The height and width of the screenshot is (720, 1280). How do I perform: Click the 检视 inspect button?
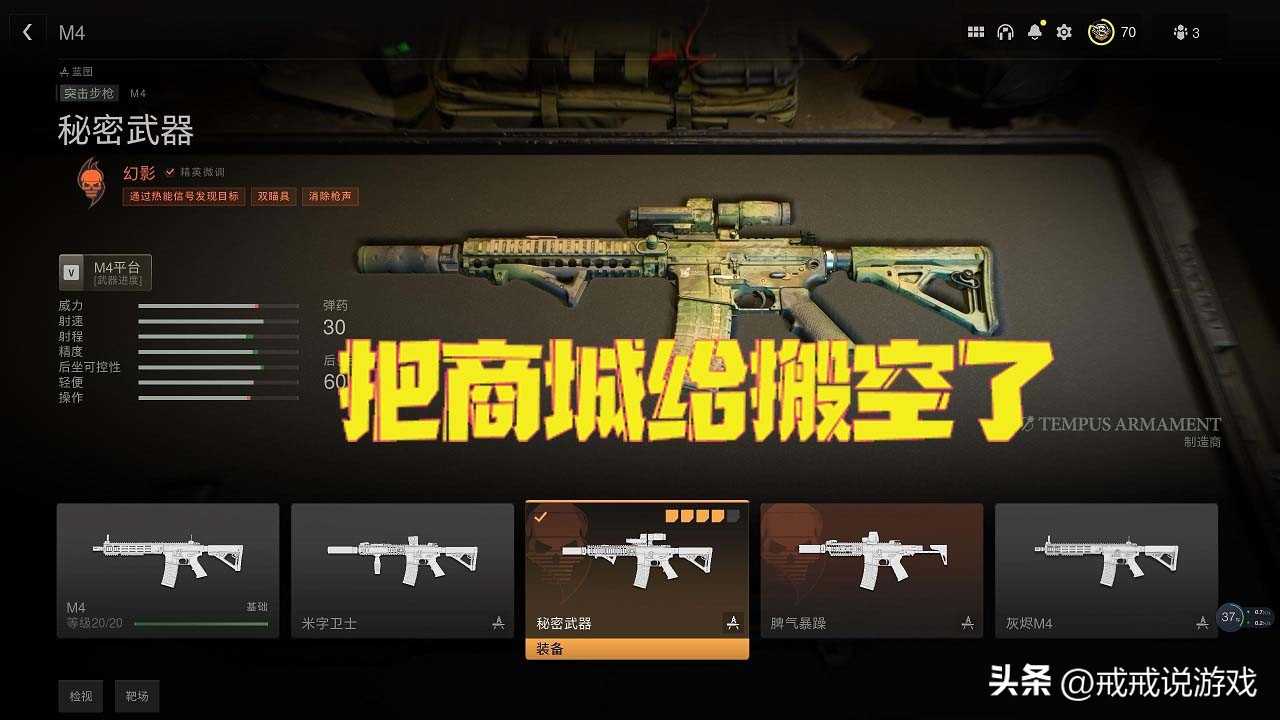pos(80,696)
